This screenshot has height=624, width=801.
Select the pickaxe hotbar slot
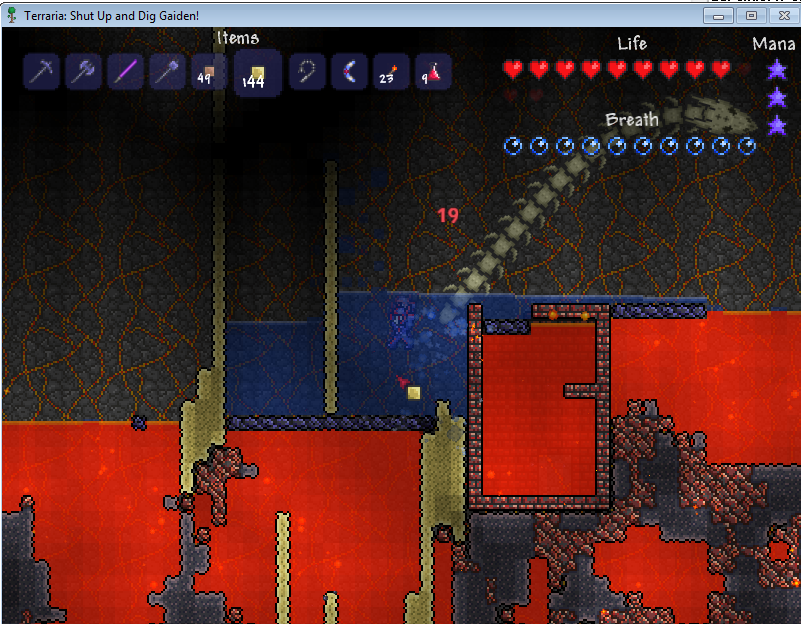(x=42, y=72)
